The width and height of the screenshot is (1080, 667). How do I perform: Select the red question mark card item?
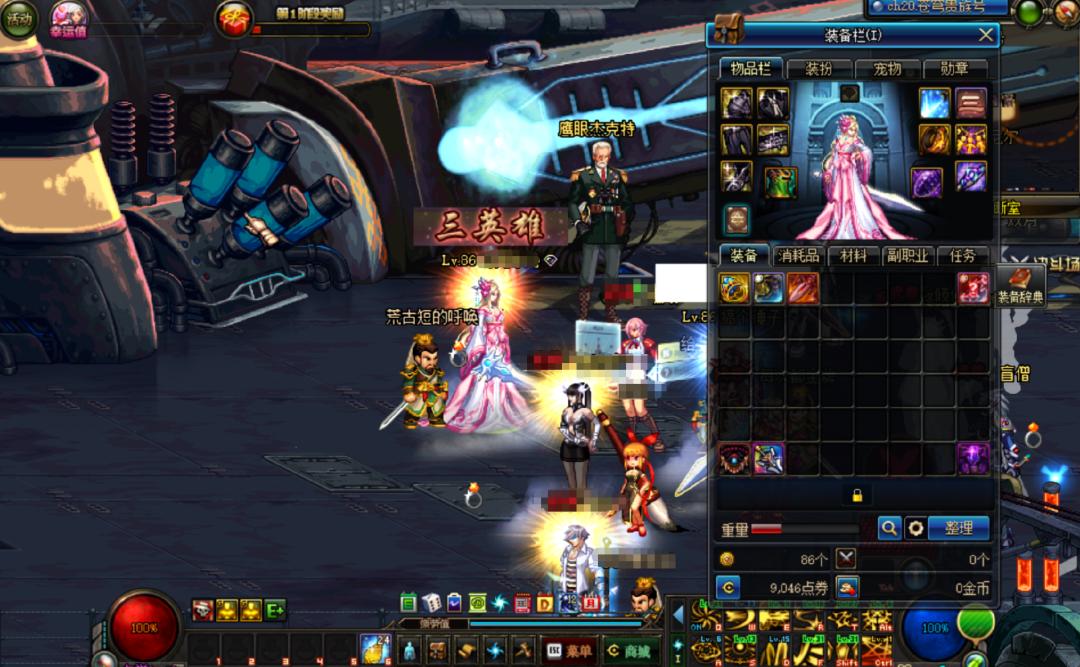pos(973,288)
